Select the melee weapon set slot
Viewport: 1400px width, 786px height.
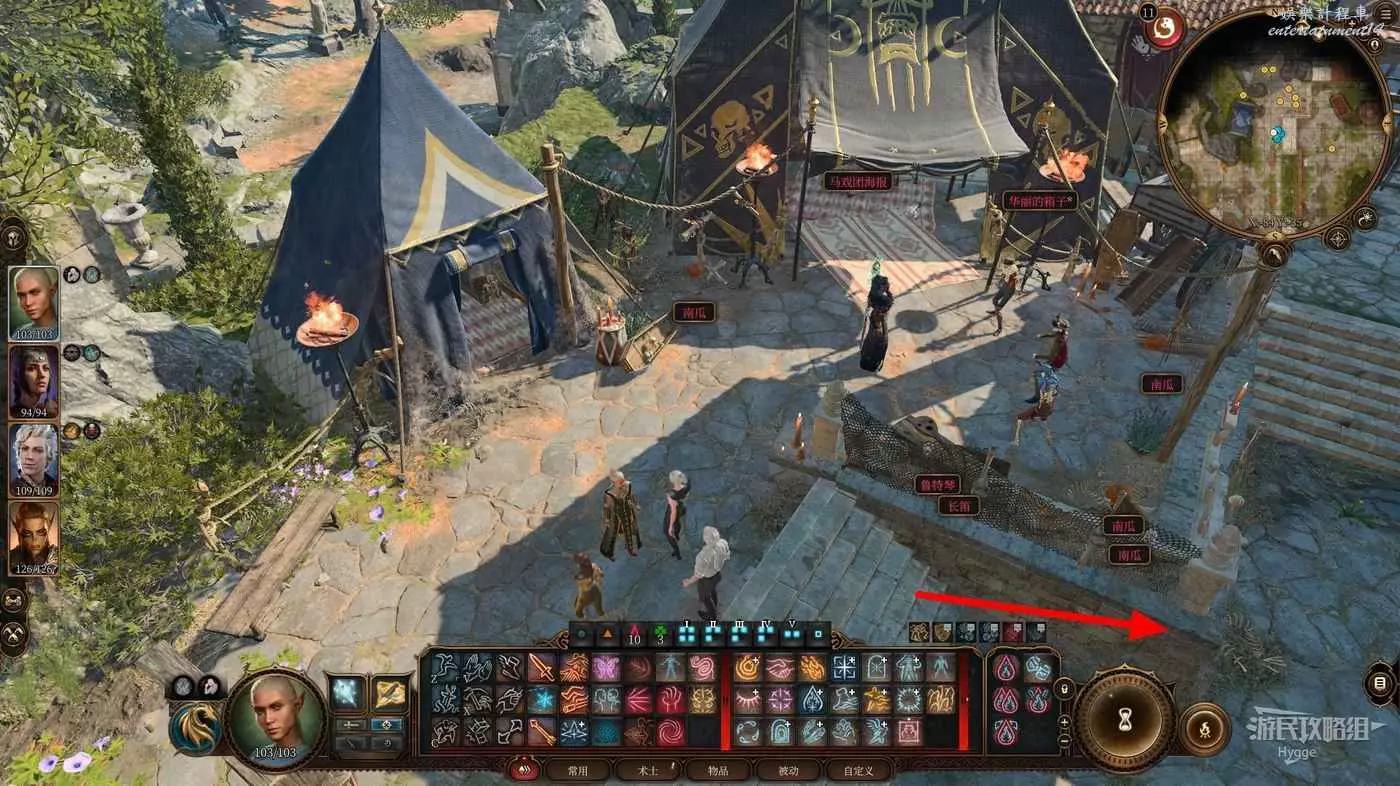[348, 693]
